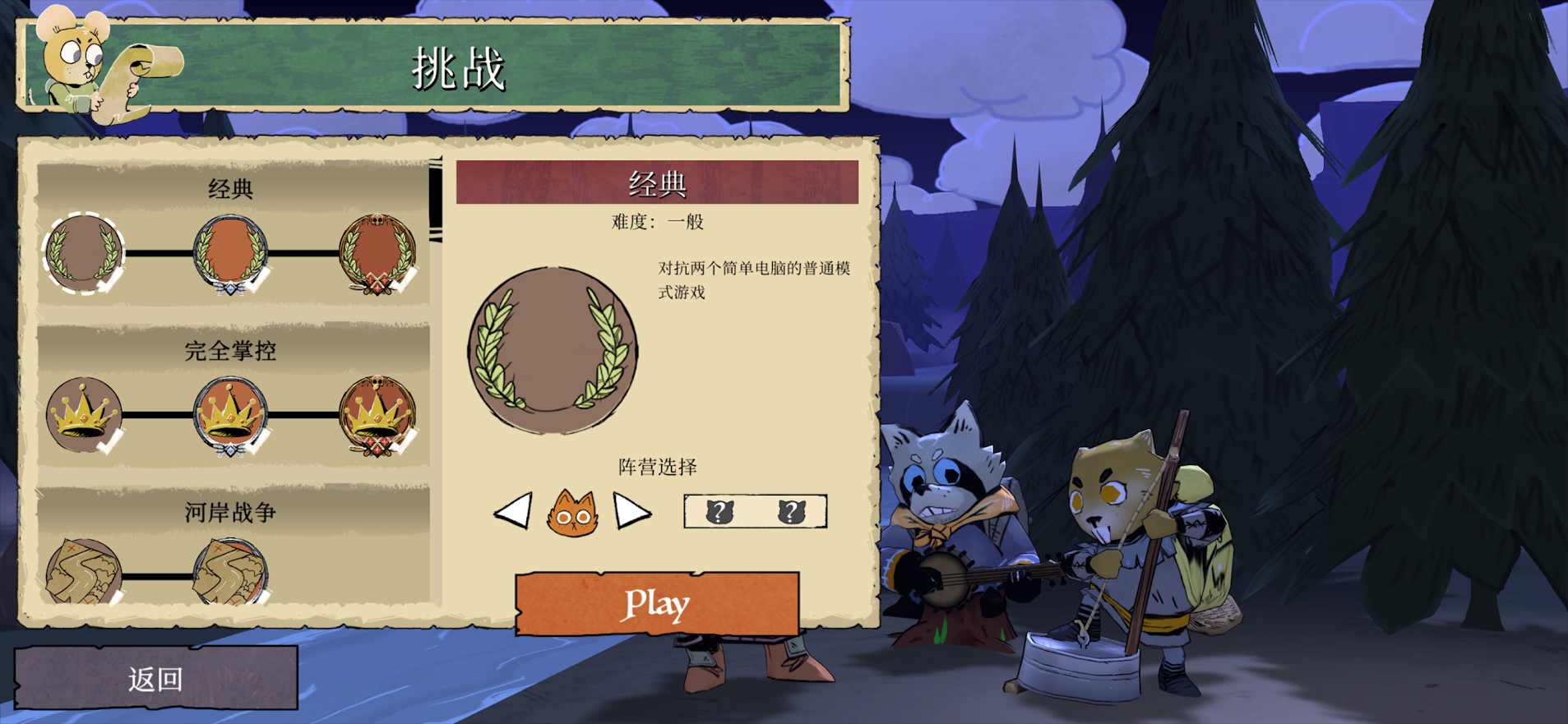
Task: Select the medium gold crown challenge medal
Action: 228,413
